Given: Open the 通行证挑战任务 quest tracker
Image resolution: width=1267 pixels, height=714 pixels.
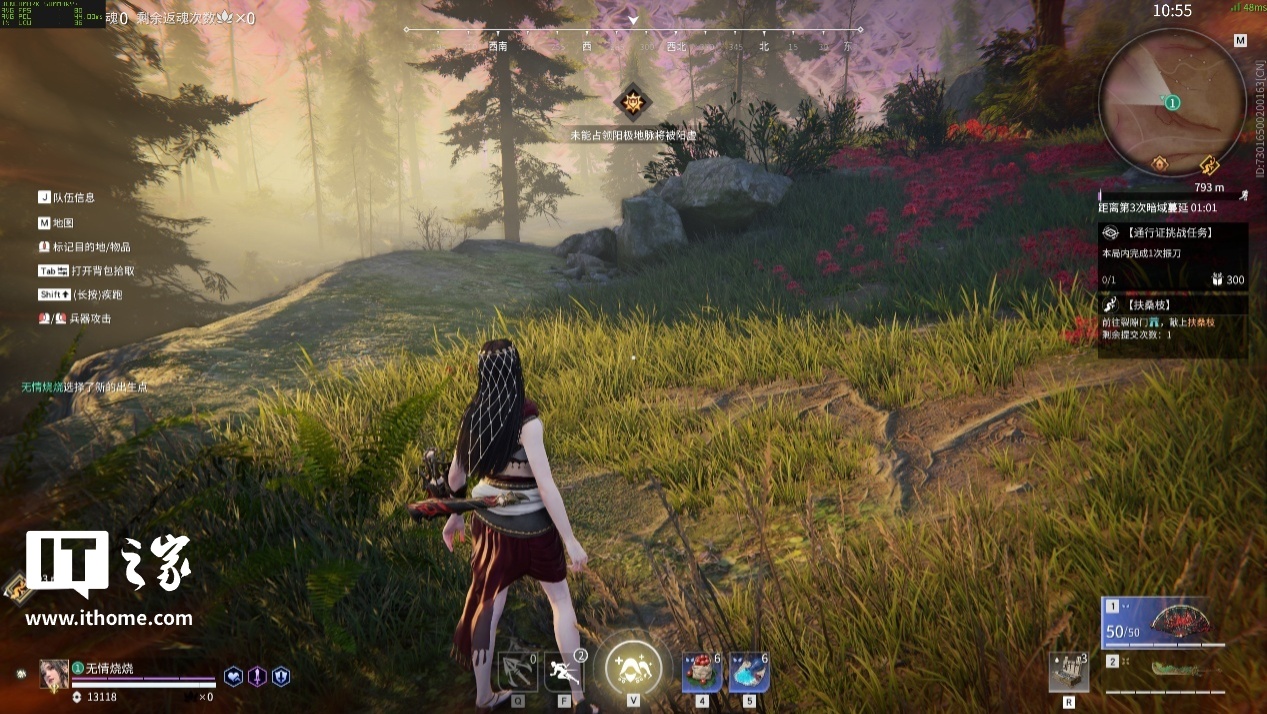Looking at the screenshot, I should (x=1172, y=233).
